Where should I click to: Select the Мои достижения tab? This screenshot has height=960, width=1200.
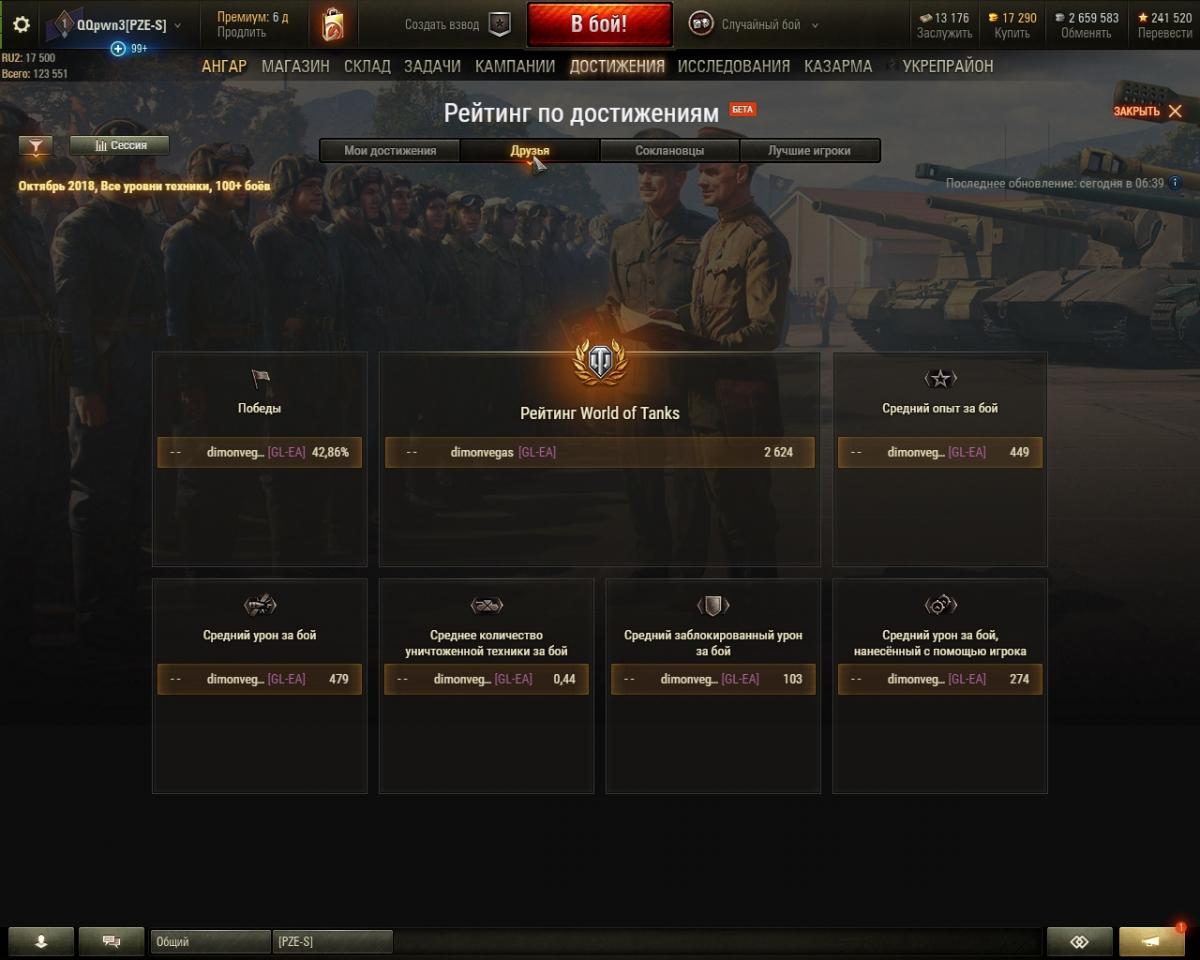390,151
